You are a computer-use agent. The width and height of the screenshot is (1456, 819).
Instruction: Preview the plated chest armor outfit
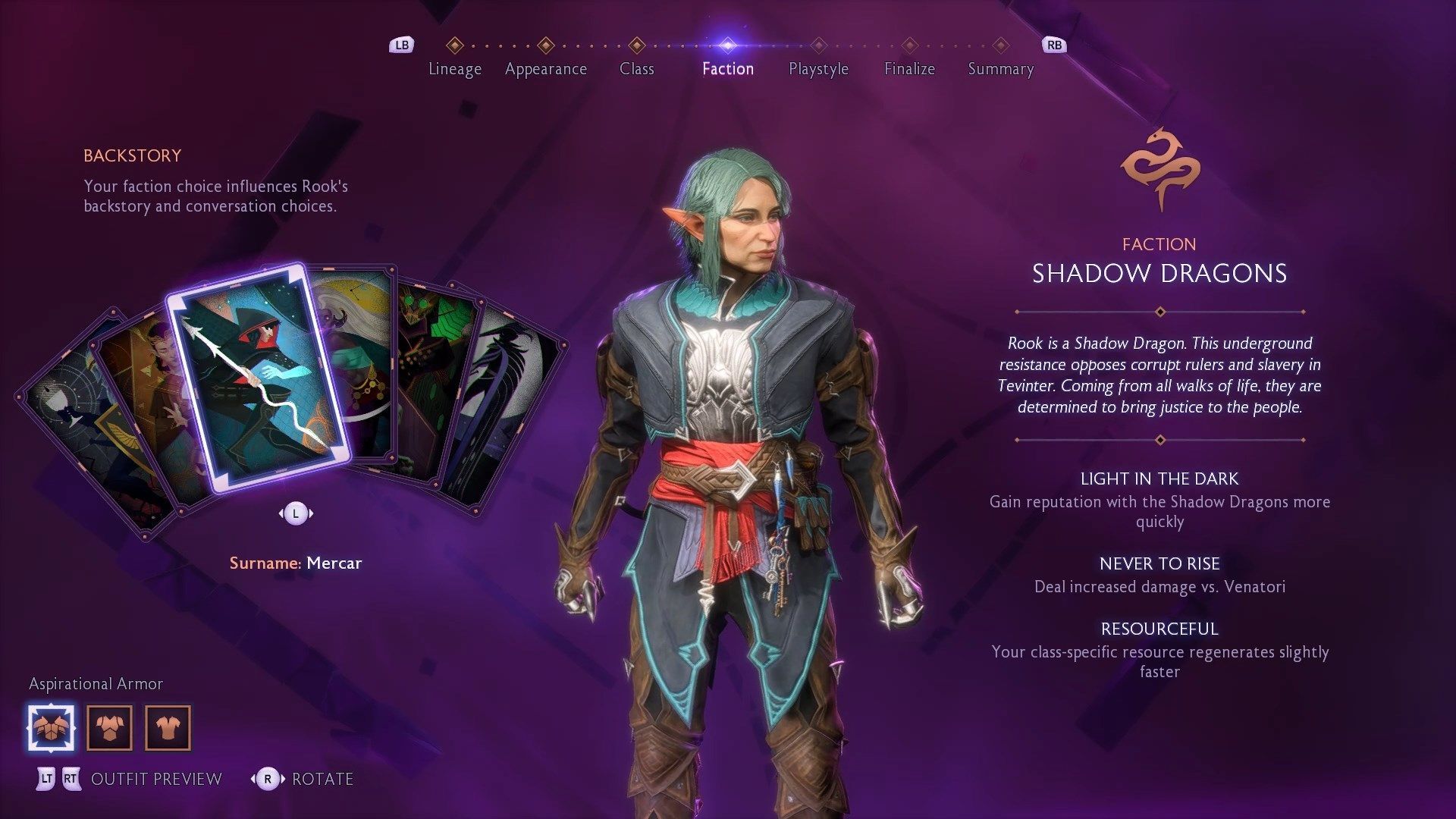coord(110,728)
